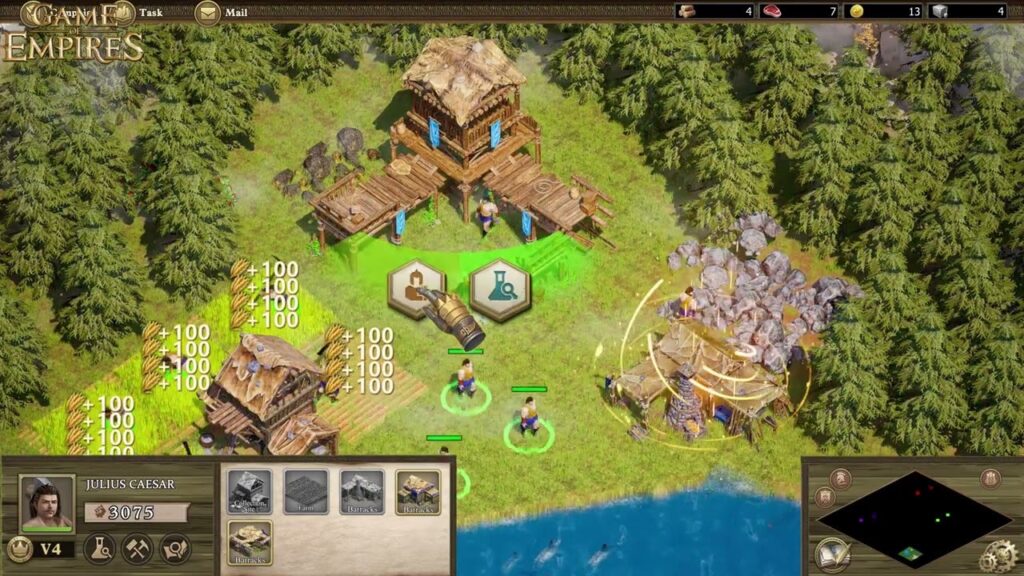Image resolution: width=1024 pixels, height=576 pixels.
Task: Click Julius Caesar's portrait
Action: click(47, 503)
